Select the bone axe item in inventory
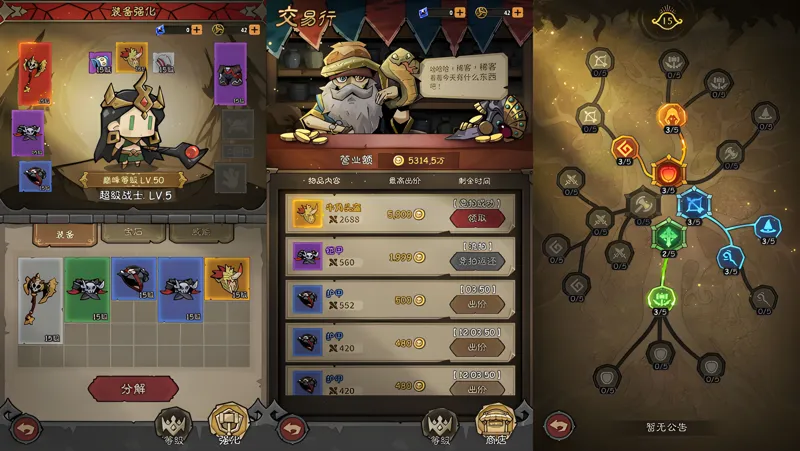This screenshot has width=800, height=451. [40, 289]
